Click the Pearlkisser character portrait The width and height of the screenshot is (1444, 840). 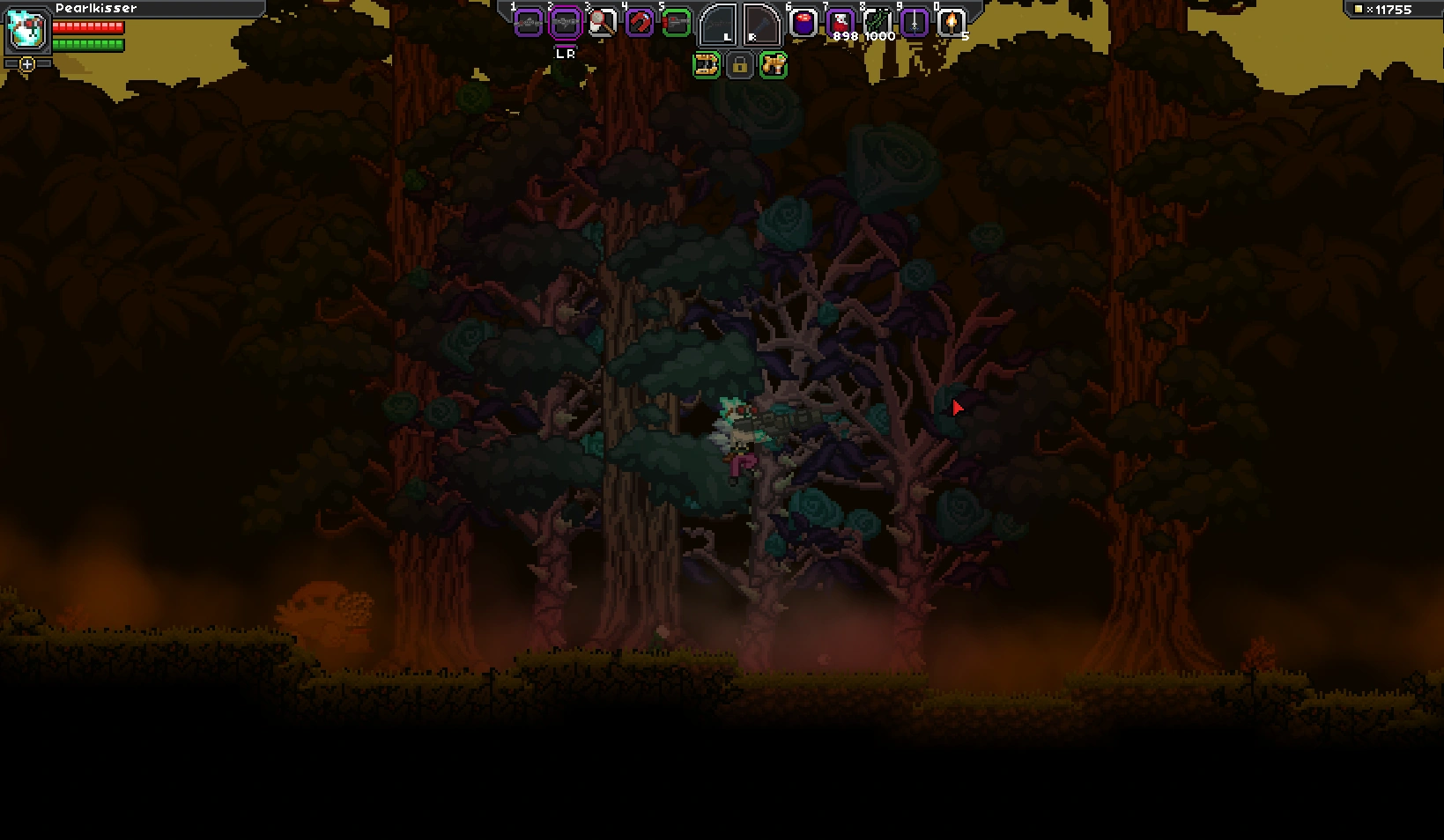(x=26, y=31)
